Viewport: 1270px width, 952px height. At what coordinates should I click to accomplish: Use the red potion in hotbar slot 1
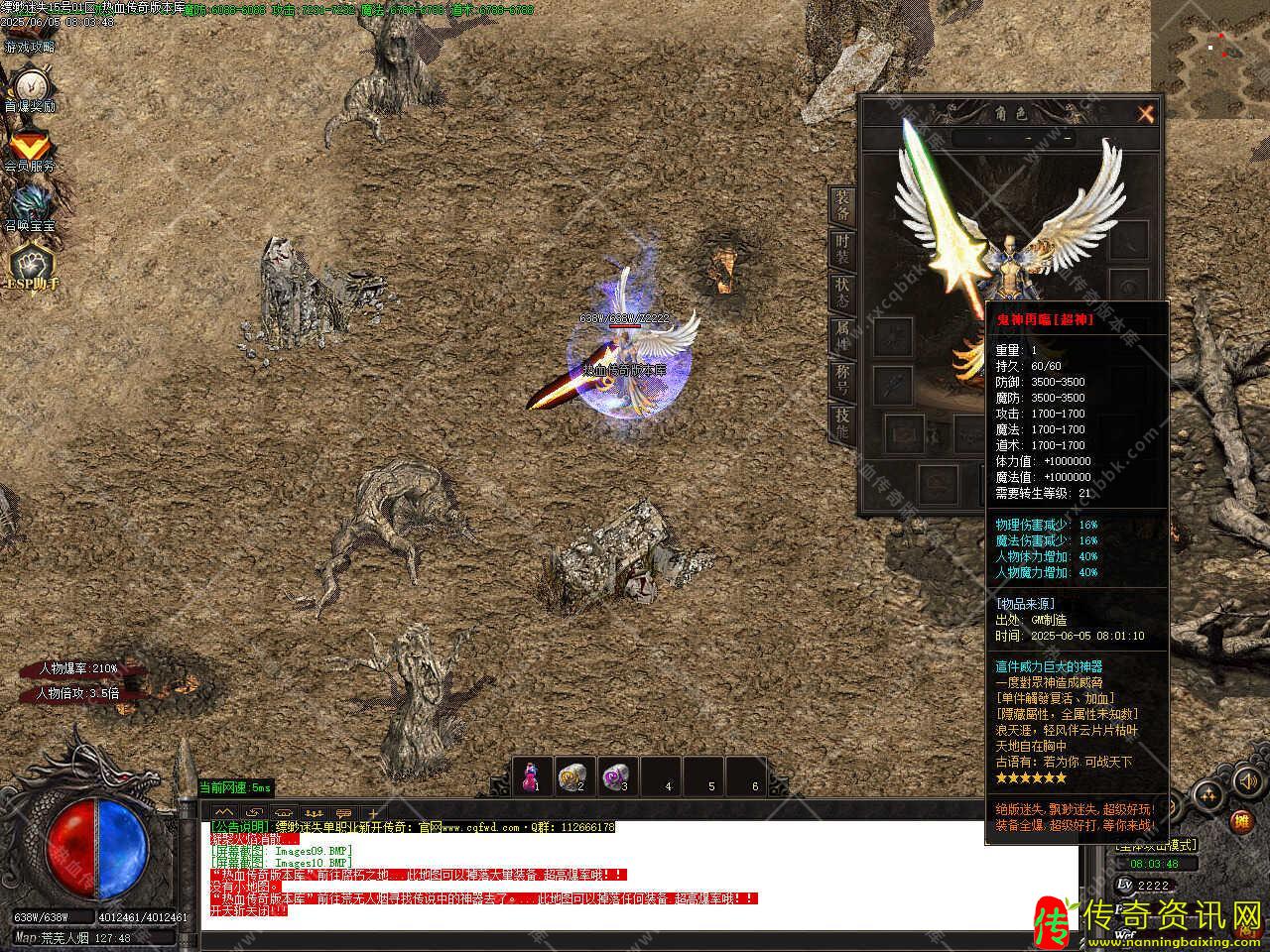533,775
